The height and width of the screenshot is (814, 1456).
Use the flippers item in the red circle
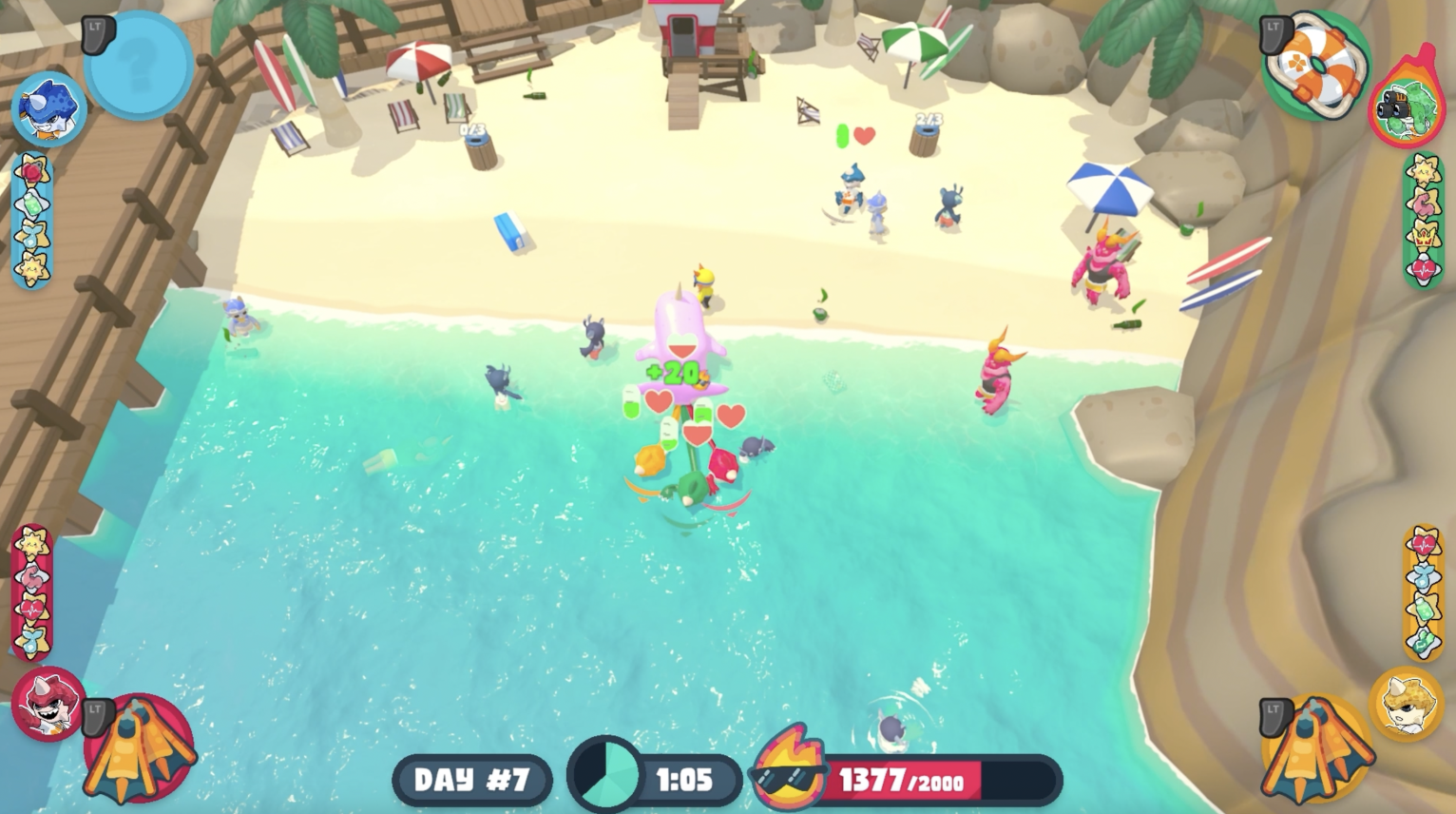(141, 747)
